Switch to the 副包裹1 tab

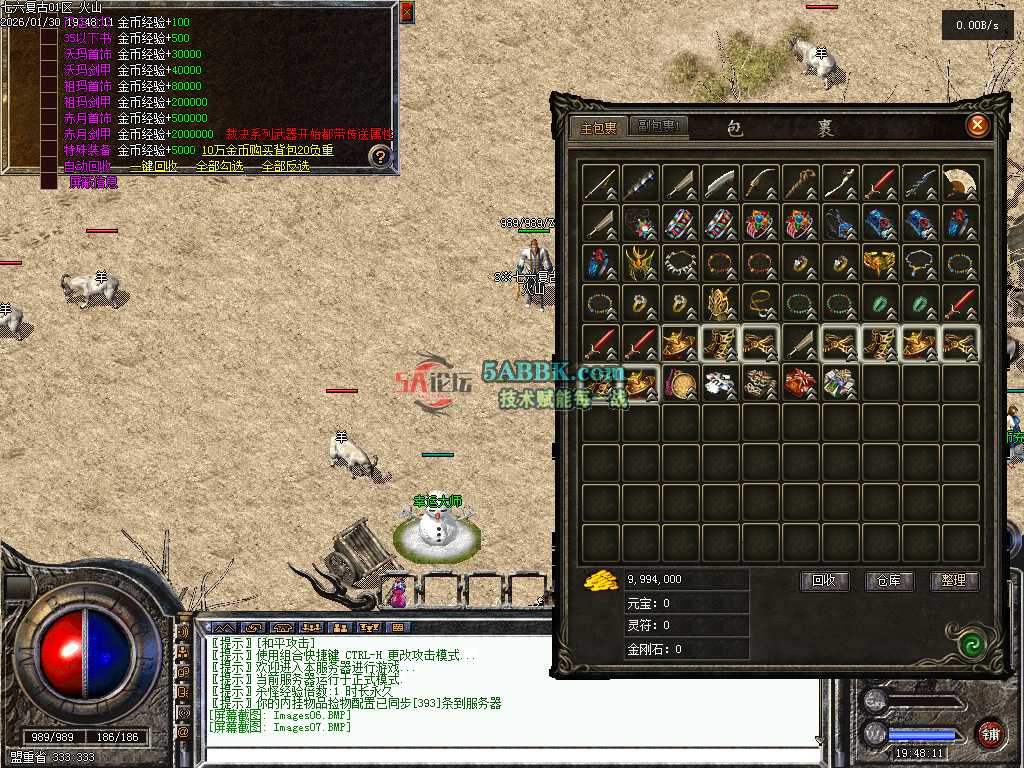[x=658, y=127]
